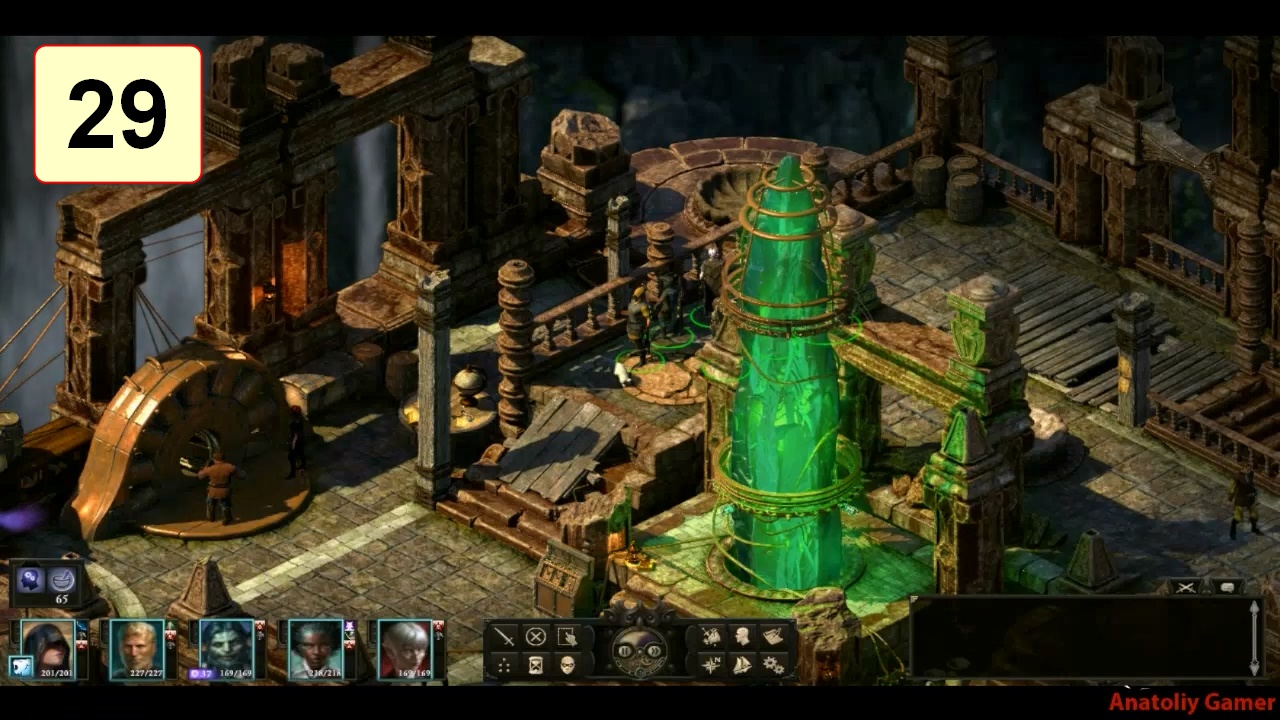Image resolution: width=1280 pixels, height=720 pixels.
Task: Open the stronghold ship icon
Action: (x=743, y=664)
